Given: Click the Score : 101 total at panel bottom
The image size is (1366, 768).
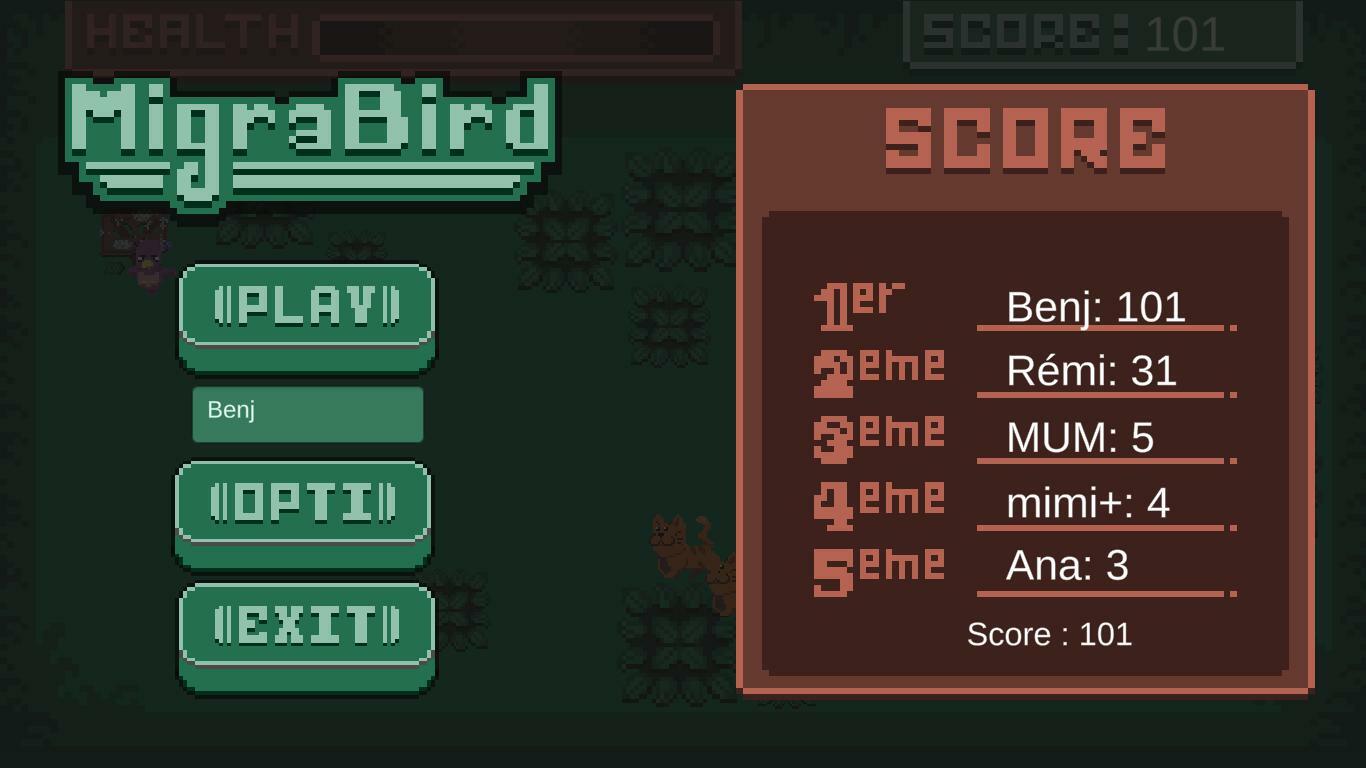Looking at the screenshot, I should (1049, 634).
